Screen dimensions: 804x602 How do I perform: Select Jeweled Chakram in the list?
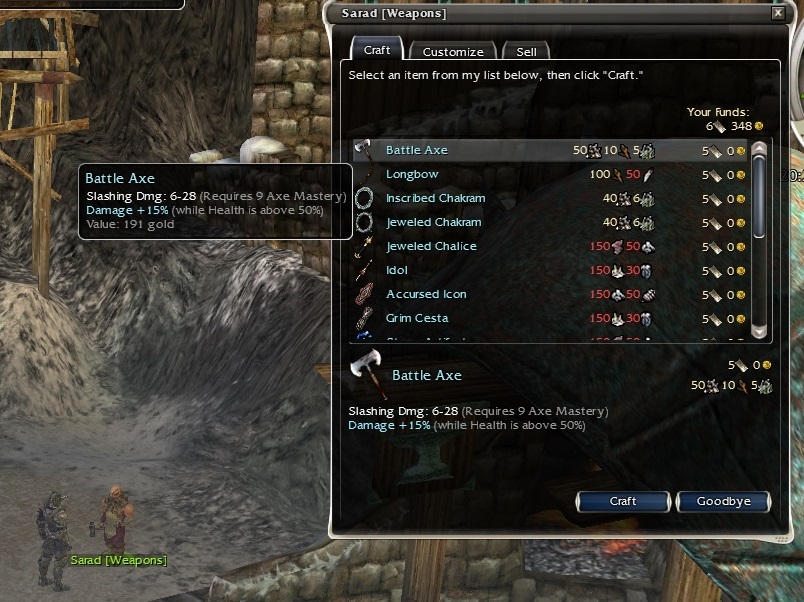[433, 222]
